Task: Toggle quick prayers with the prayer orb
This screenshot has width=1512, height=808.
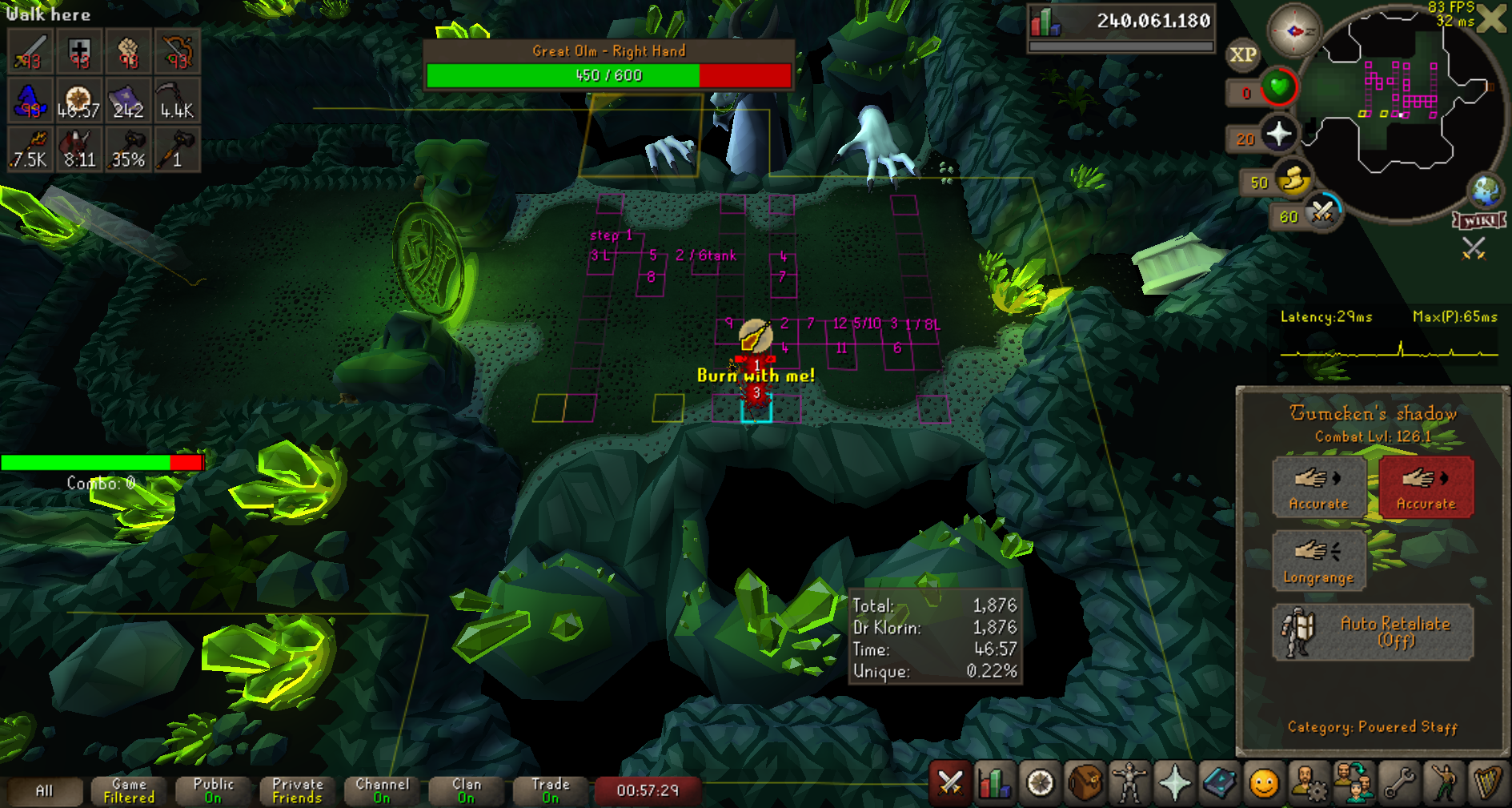Action: click(1278, 134)
